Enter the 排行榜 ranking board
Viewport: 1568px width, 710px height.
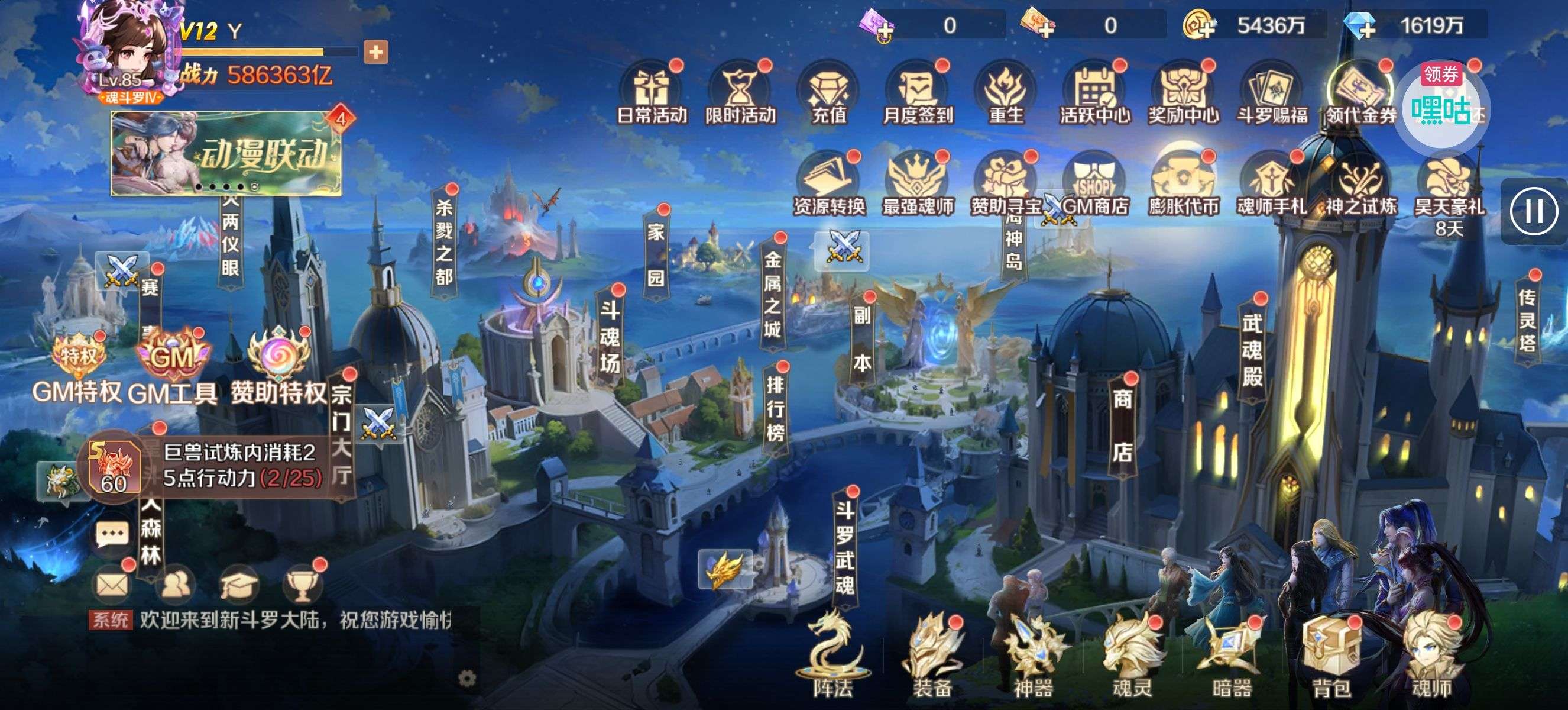775,409
